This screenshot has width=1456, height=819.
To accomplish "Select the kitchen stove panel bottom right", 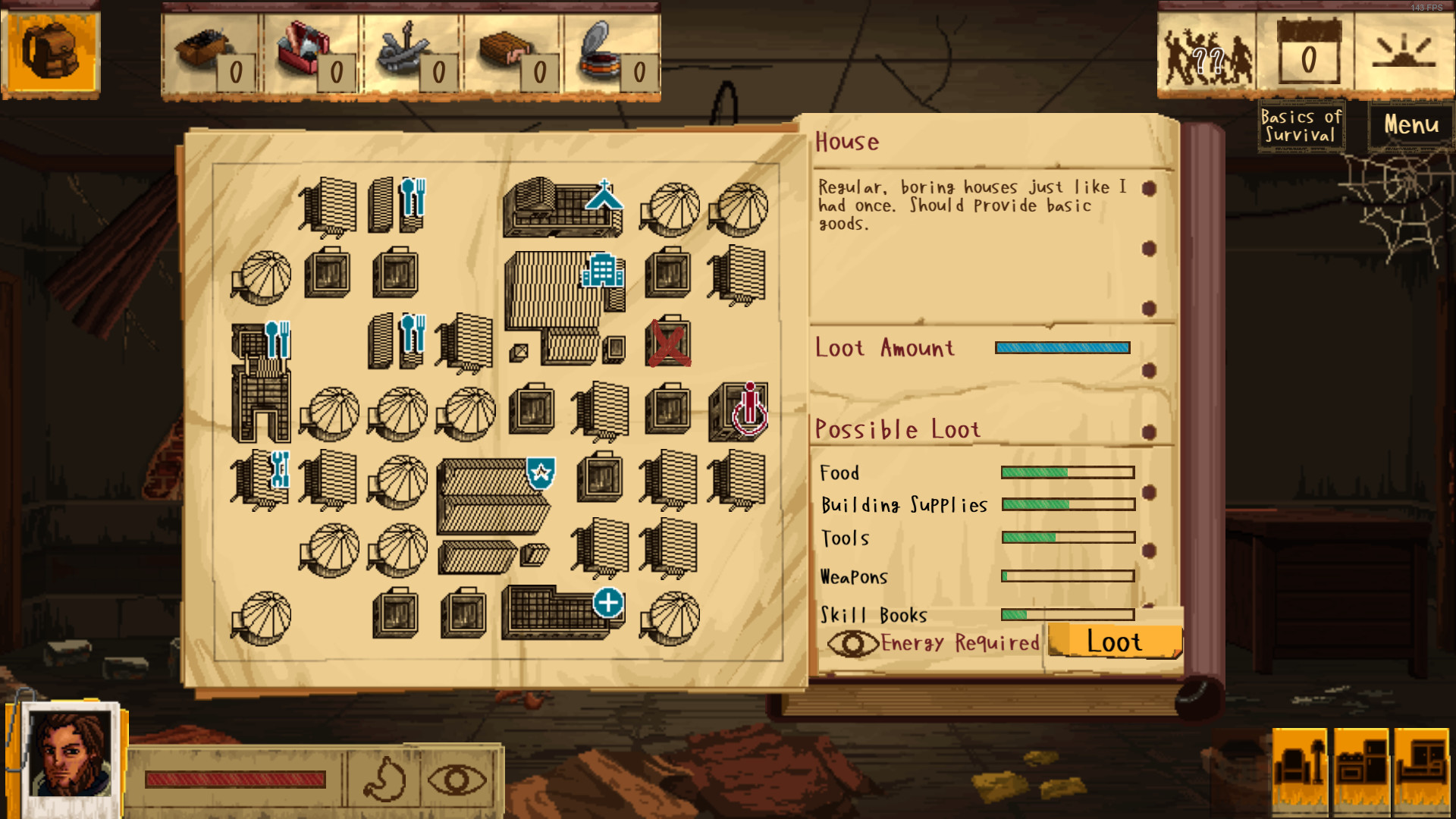I will (x=1363, y=768).
